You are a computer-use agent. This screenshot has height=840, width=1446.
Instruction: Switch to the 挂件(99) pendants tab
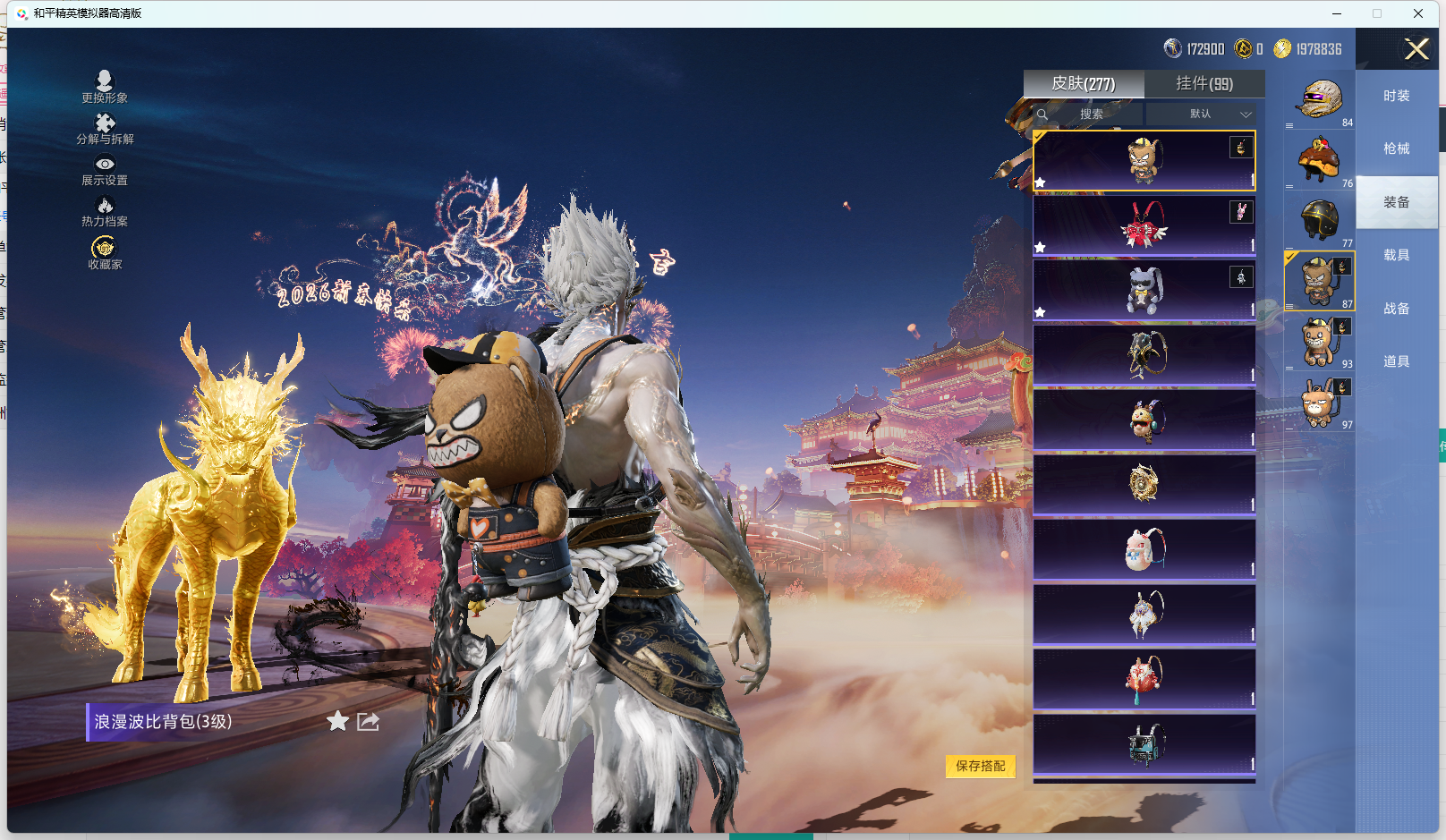click(1204, 84)
